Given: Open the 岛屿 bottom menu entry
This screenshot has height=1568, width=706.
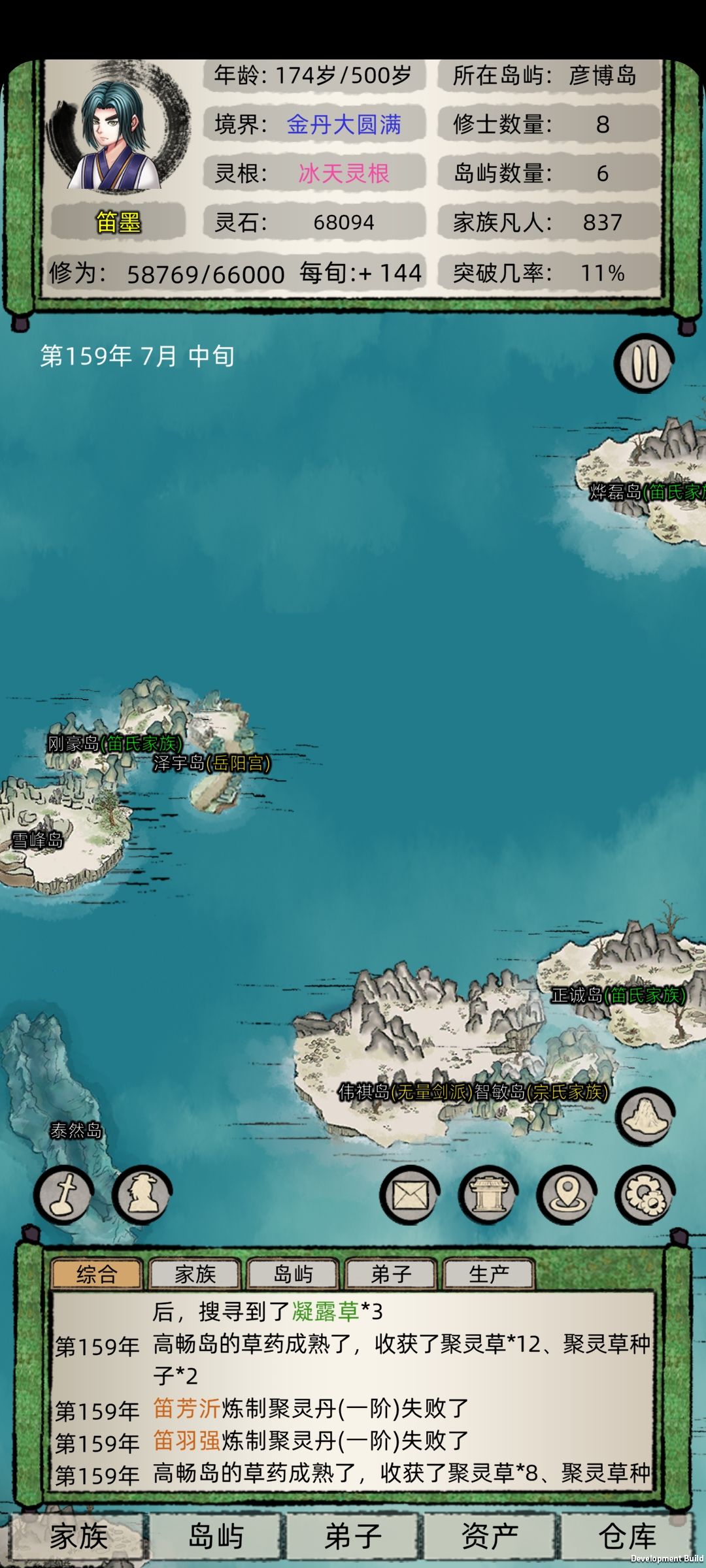Looking at the screenshot, I should click(x=216, y=1537).
